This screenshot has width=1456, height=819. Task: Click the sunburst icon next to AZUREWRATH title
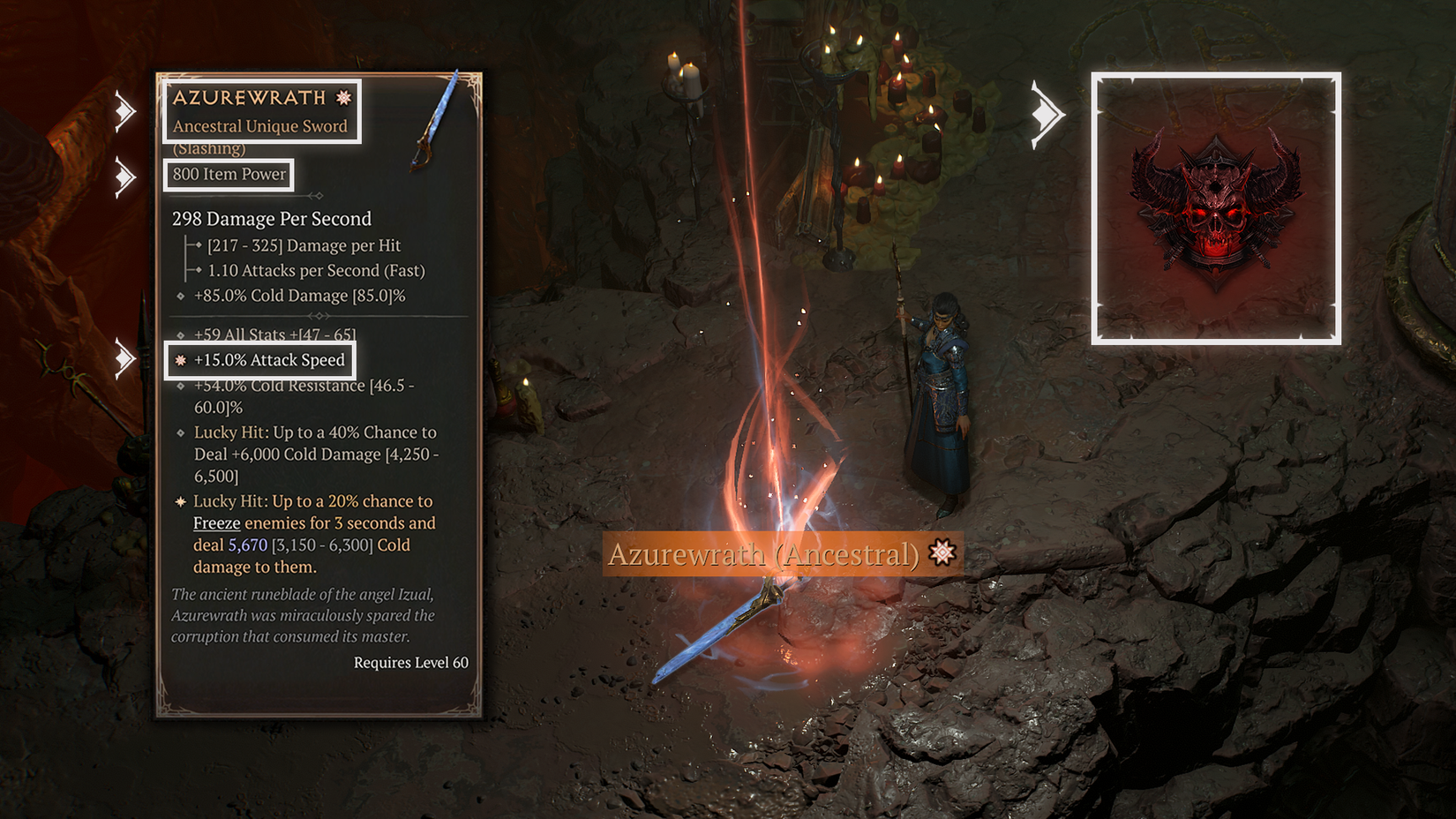(343, 98)
